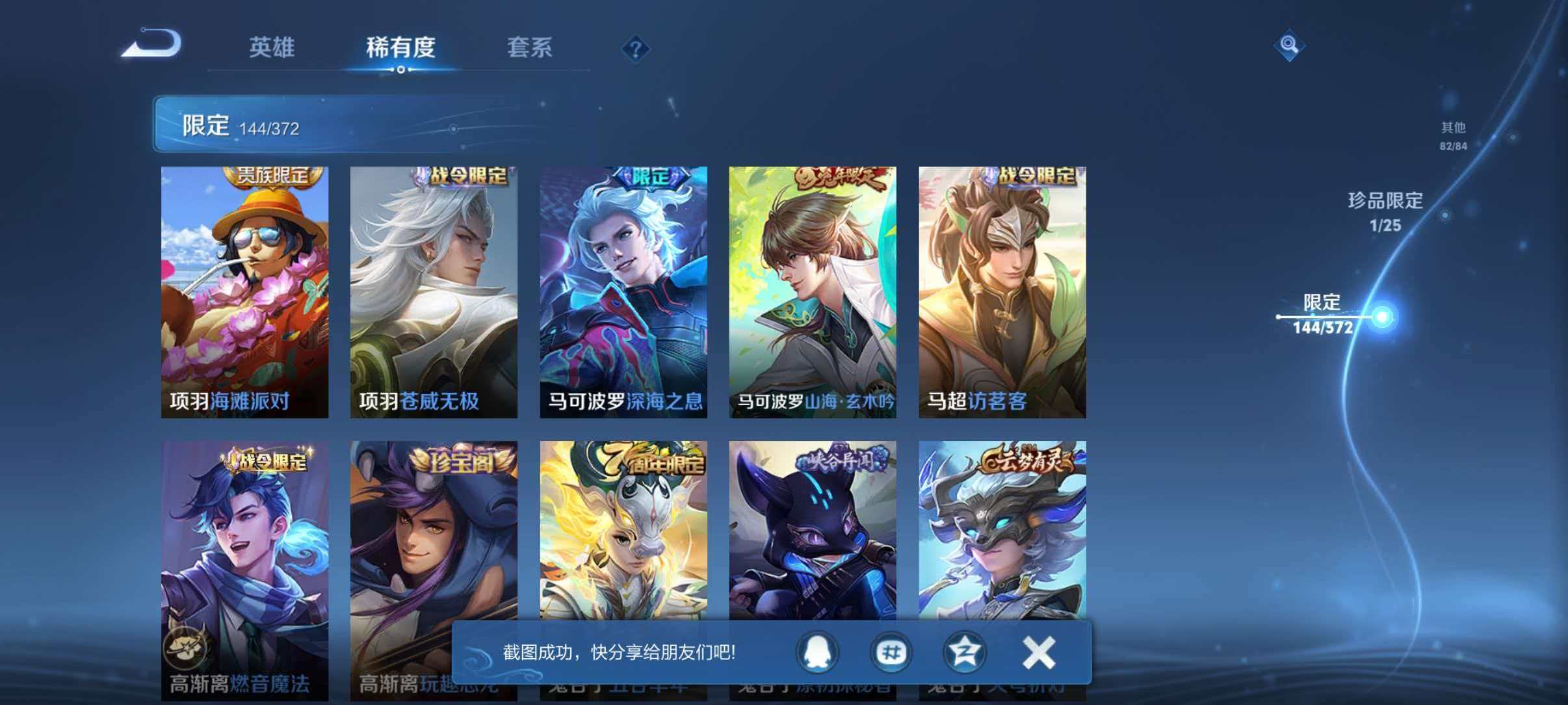Open the search magnifier icon

coord(1289,46)
